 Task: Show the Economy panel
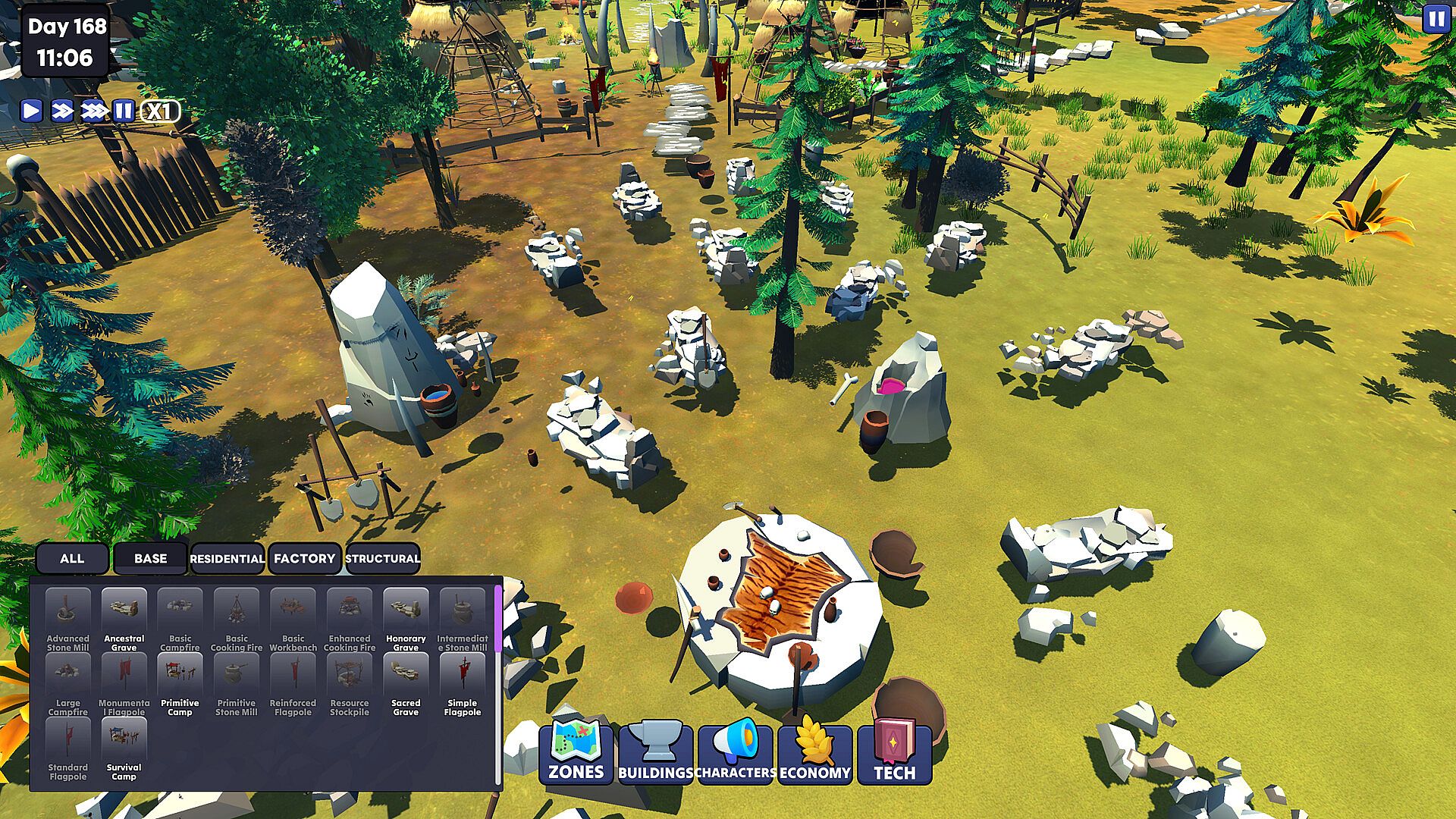[815, 752]
